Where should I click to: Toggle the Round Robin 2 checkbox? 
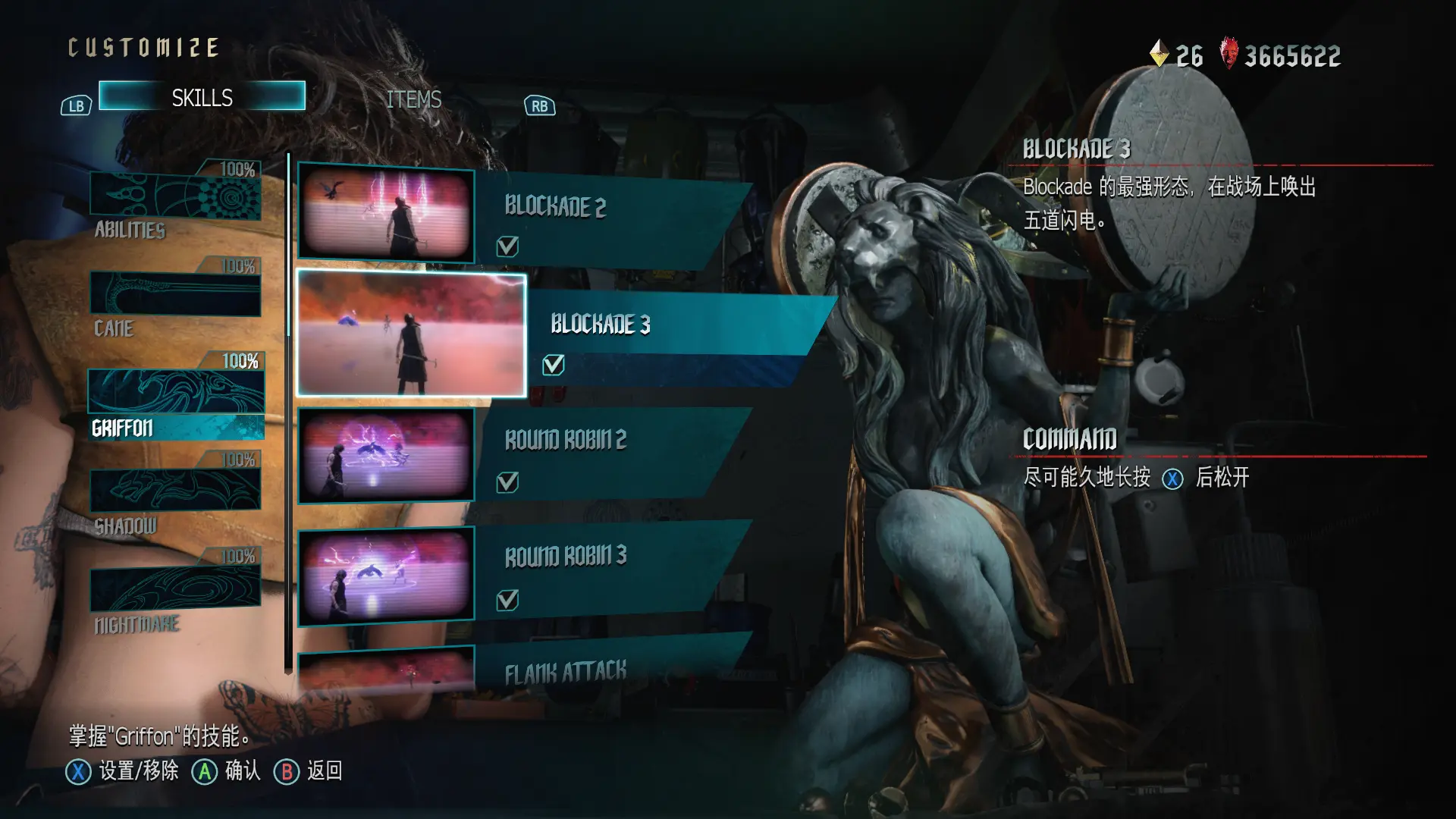tap(507, 482)
